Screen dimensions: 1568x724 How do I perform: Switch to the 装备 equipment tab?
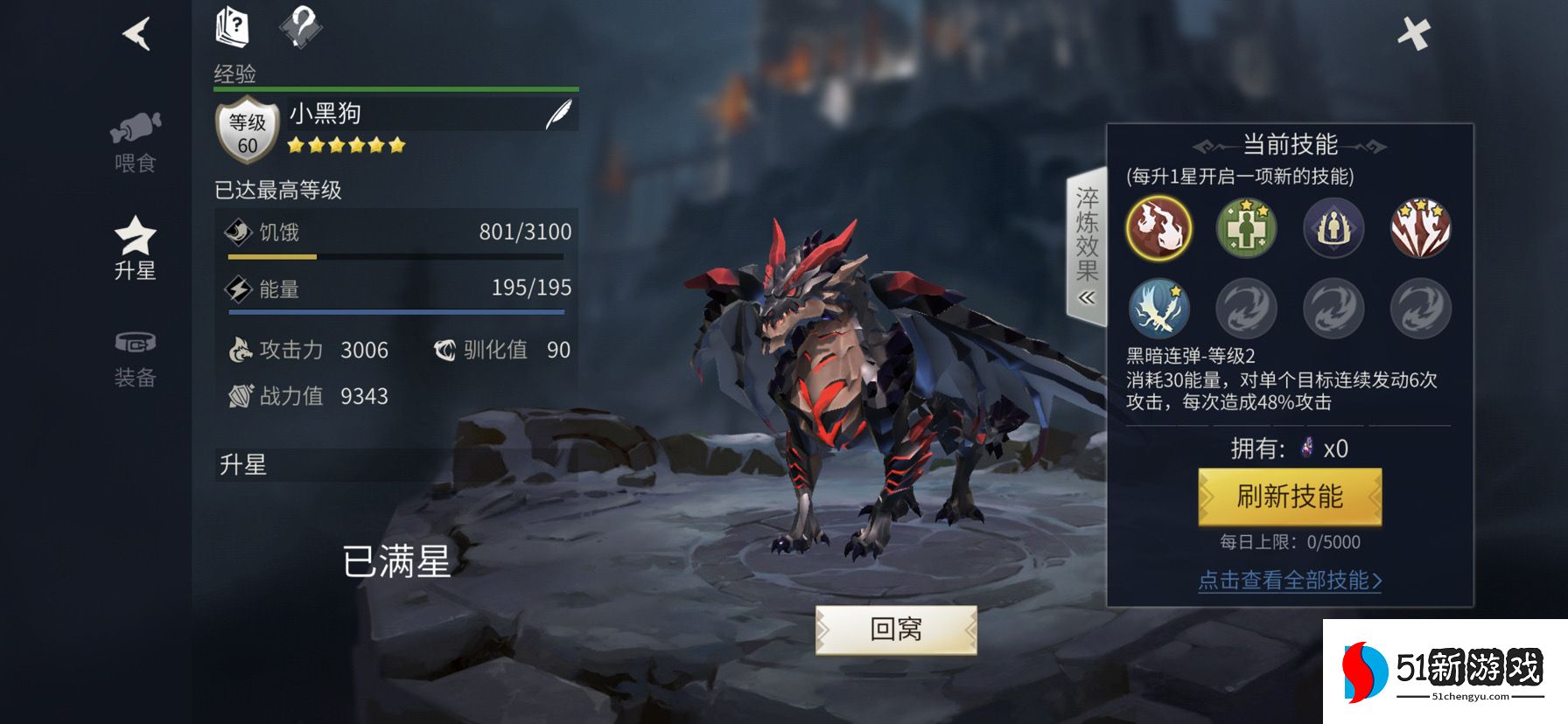point(136,357)
